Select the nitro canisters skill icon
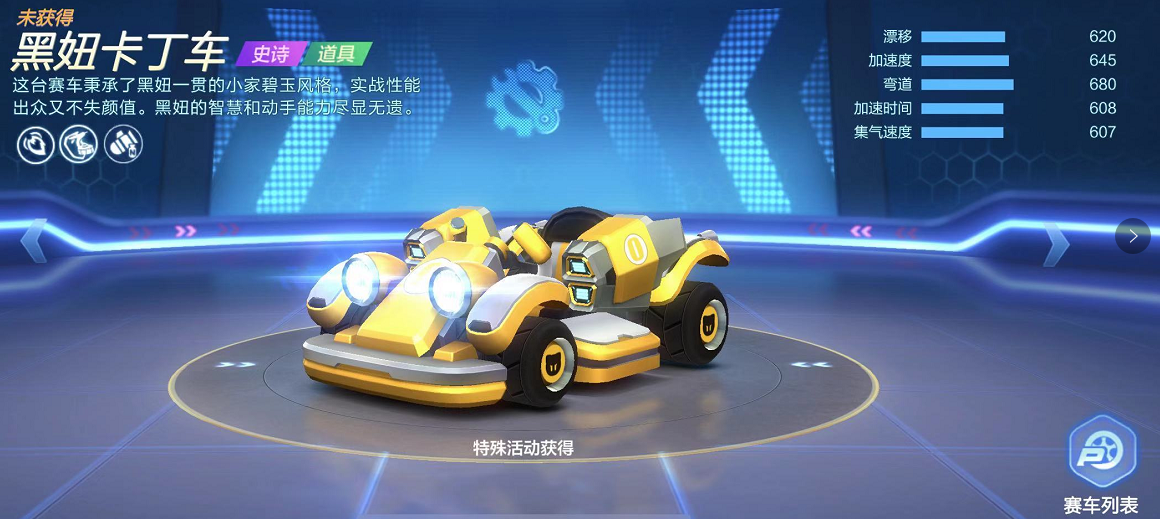Screen dimensions: 1160x519 tap(123, 144)
